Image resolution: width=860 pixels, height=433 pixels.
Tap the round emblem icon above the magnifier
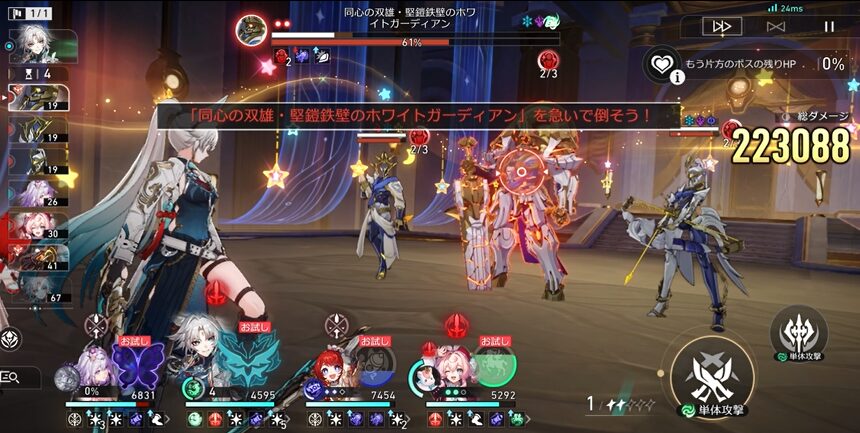click(8, 339)
